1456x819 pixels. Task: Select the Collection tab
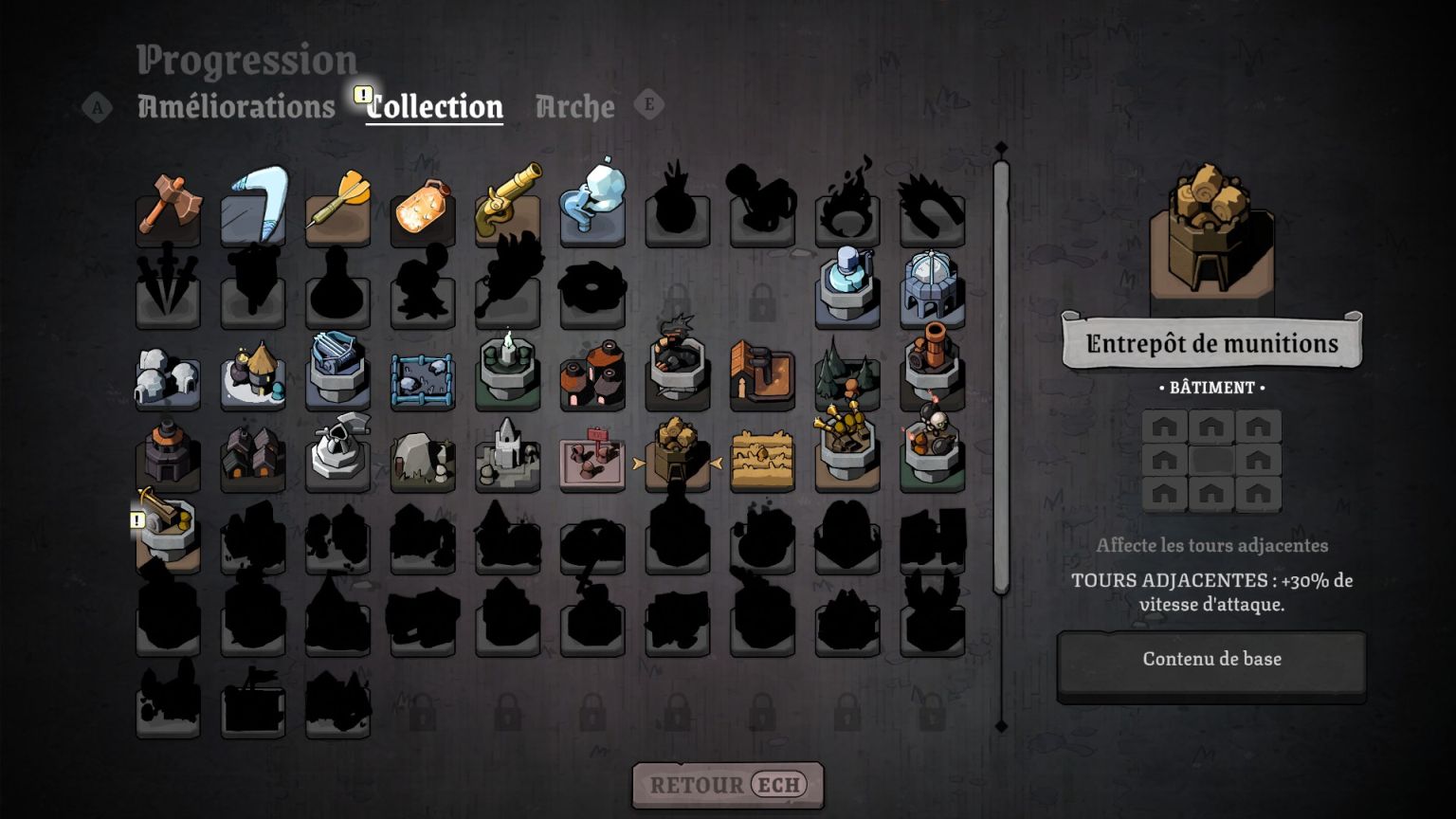point(434,106)
